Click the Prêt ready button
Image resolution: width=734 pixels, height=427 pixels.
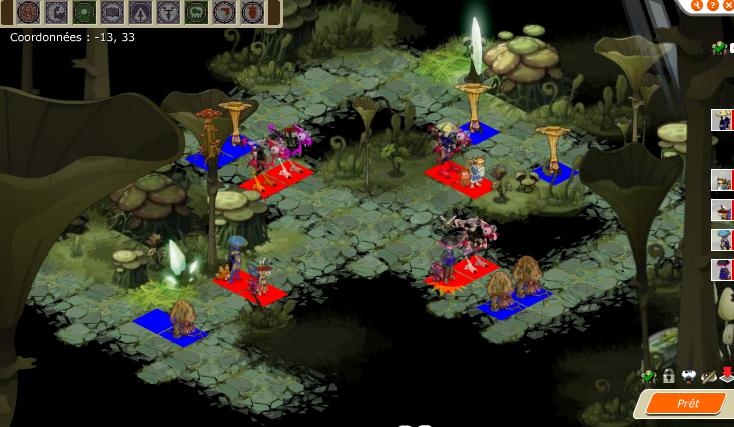pos(687,404)
